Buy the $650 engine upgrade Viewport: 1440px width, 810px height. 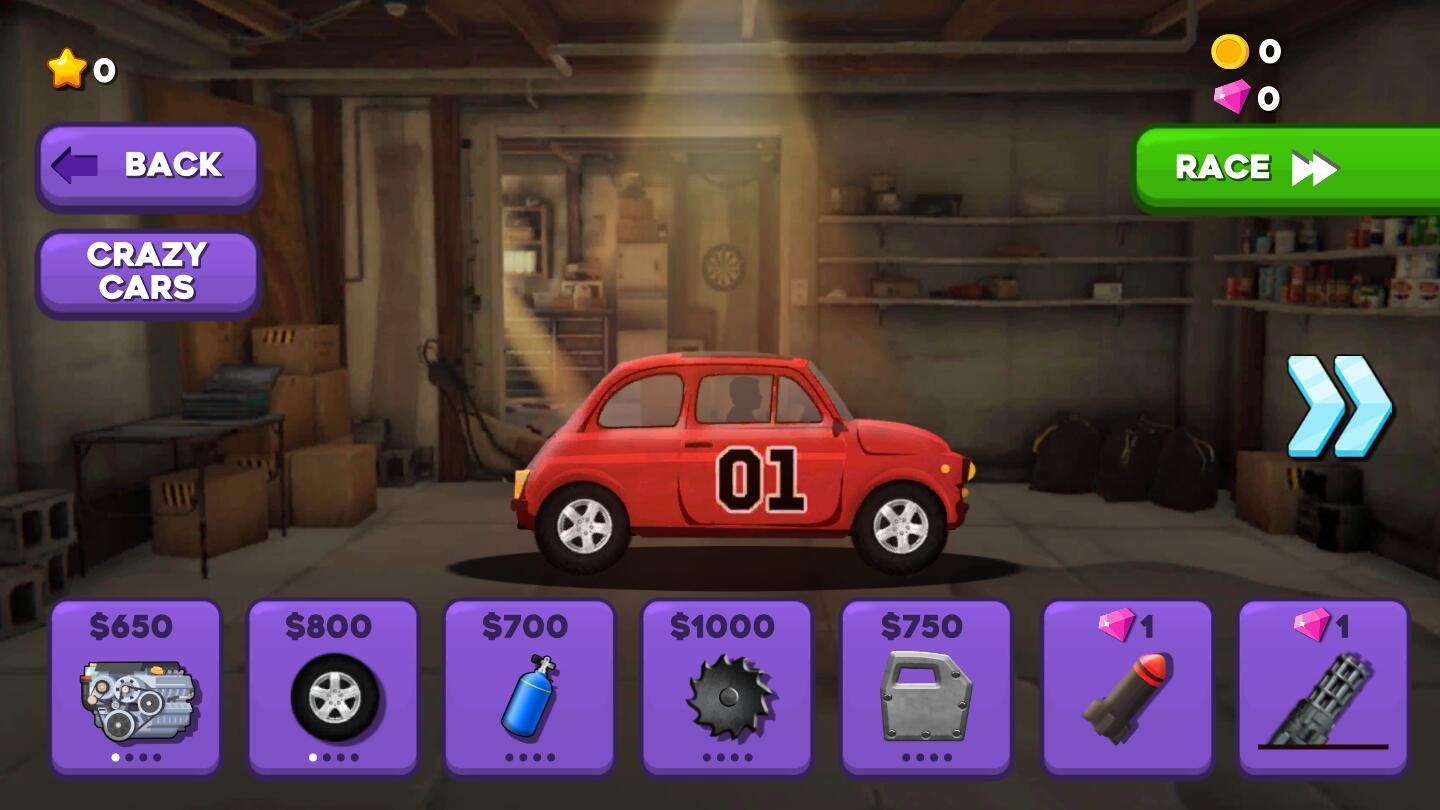136,686
